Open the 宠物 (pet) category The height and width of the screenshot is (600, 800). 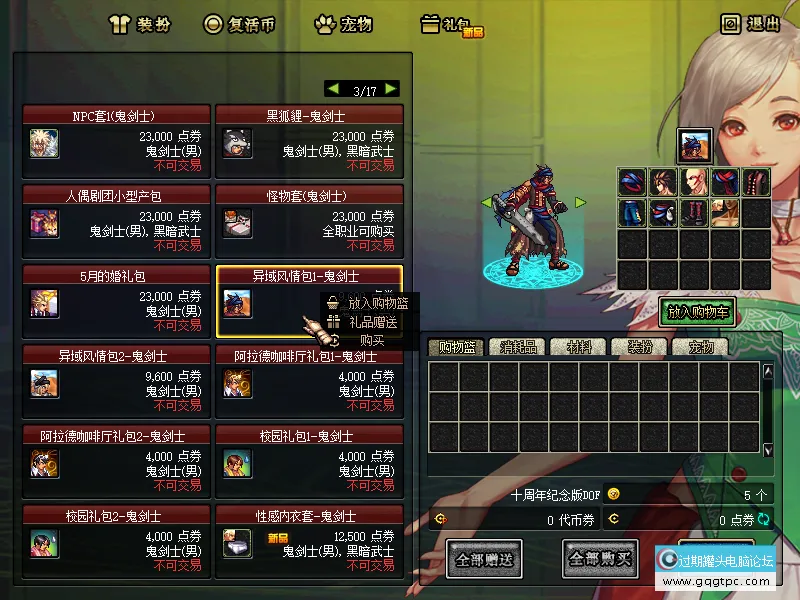pos(343,24)
